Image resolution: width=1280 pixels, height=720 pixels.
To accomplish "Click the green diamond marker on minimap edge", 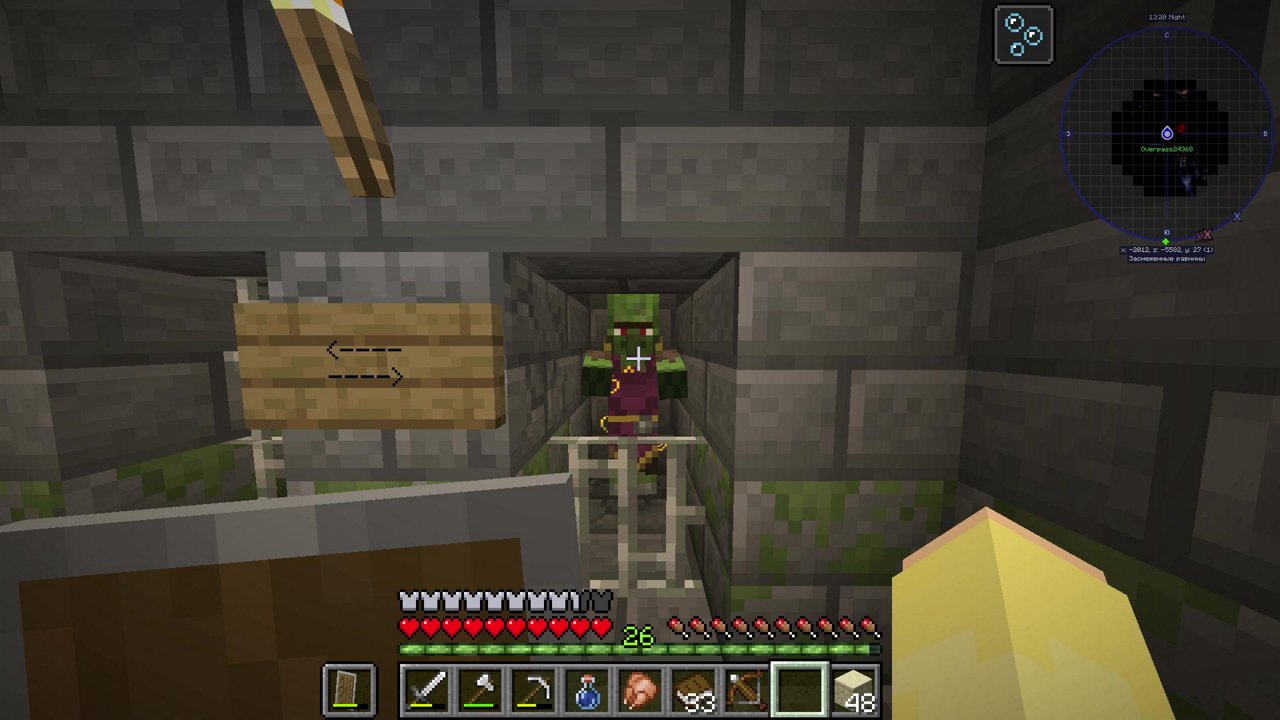I will click(1166, 242).
